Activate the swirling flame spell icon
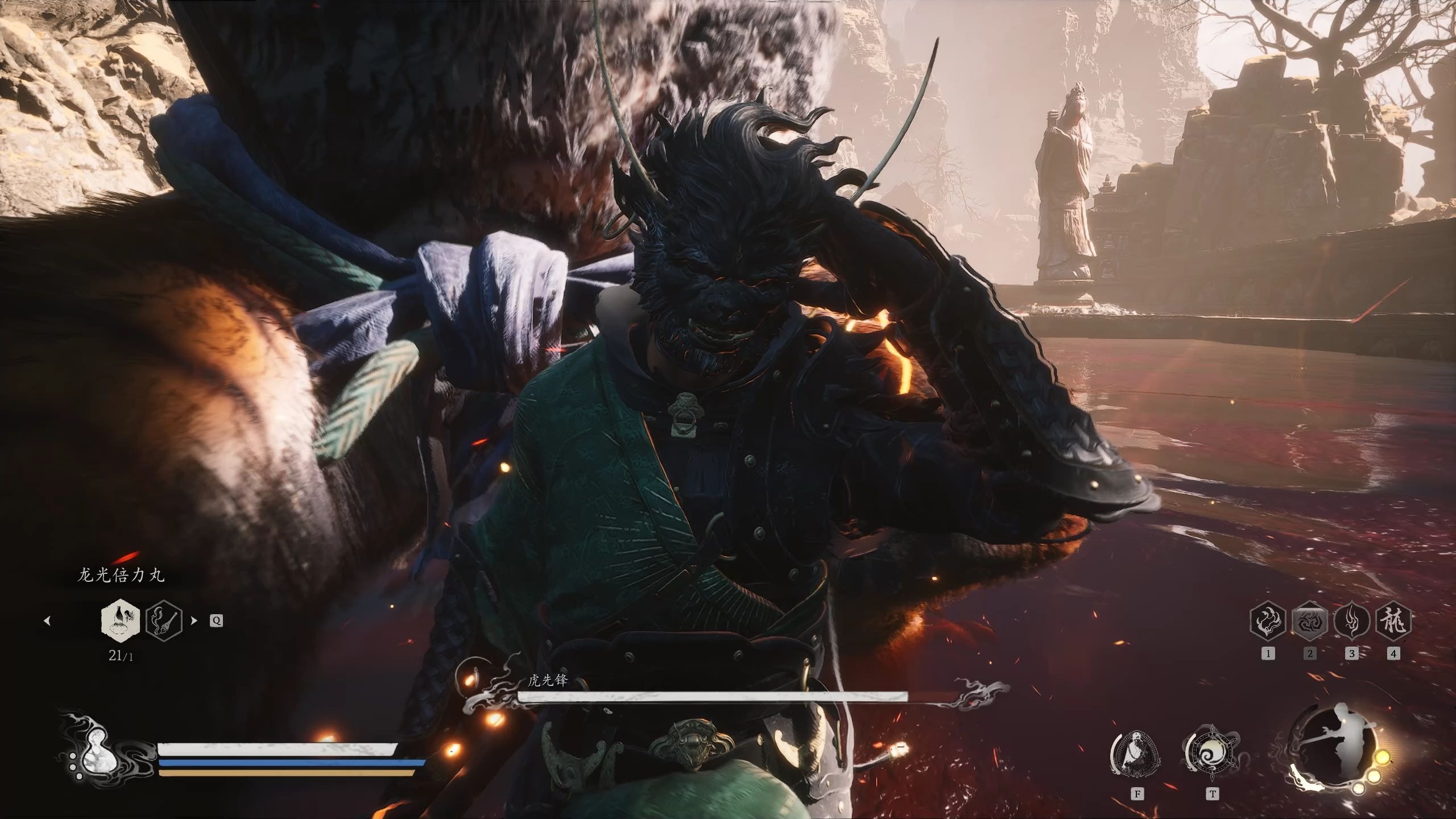Viewport: 1456px width, 819px height. pyautogui.click(x=1268, y=621)
